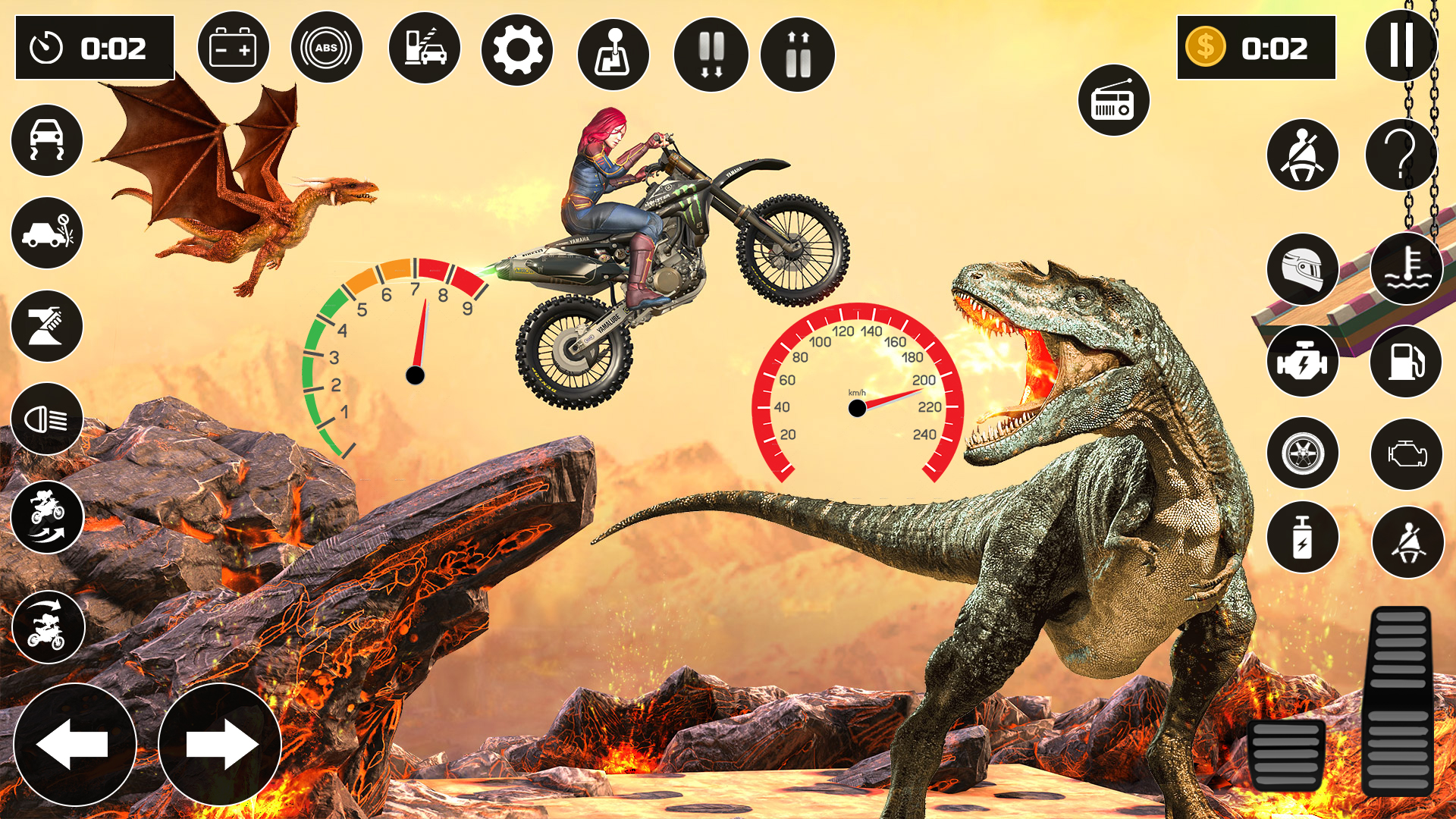Viewport: 1456px width, 819px height.
Task: Open the battery status icon
Action: point(234,47)
